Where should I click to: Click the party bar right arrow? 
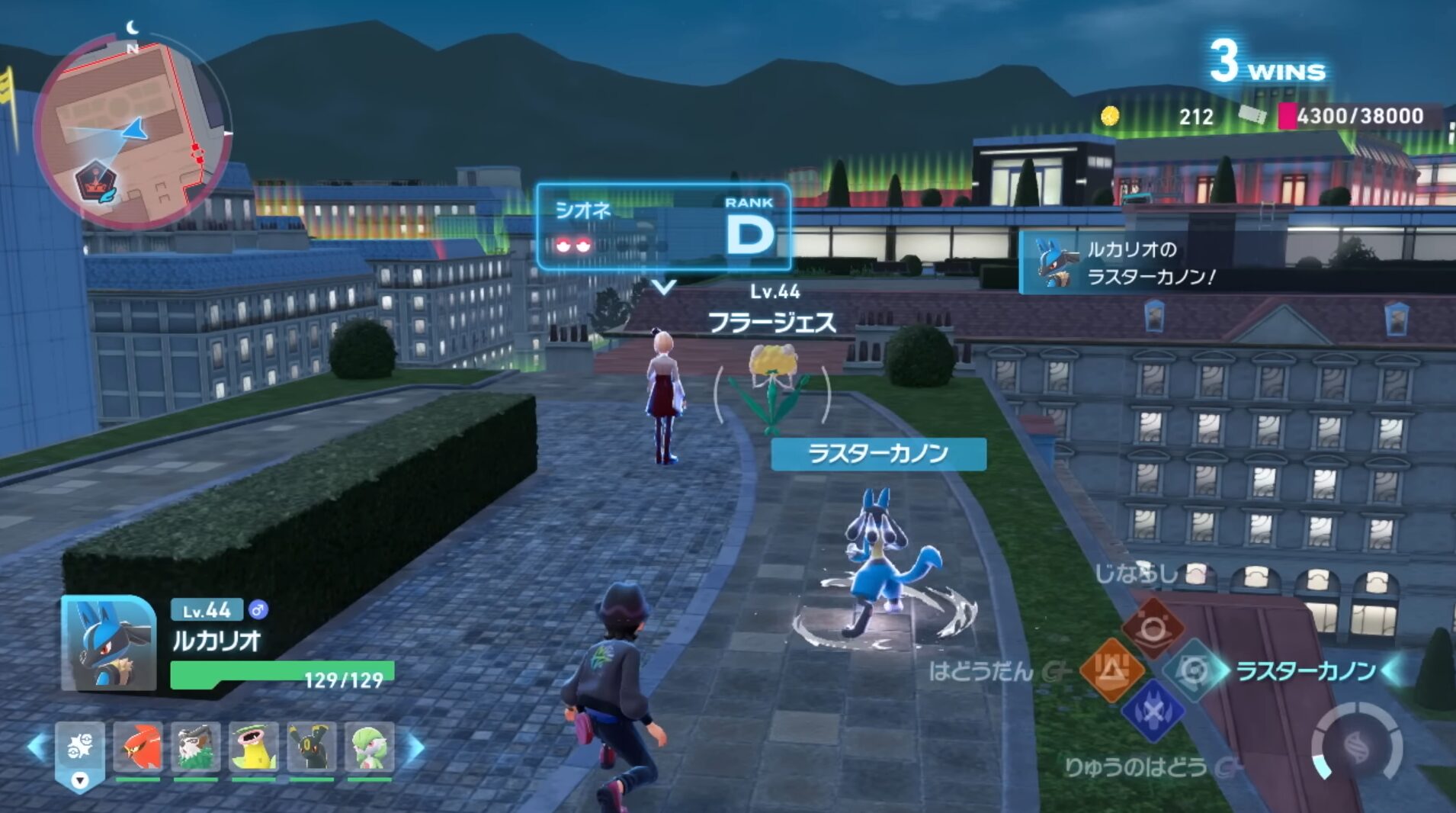point(415,748)
